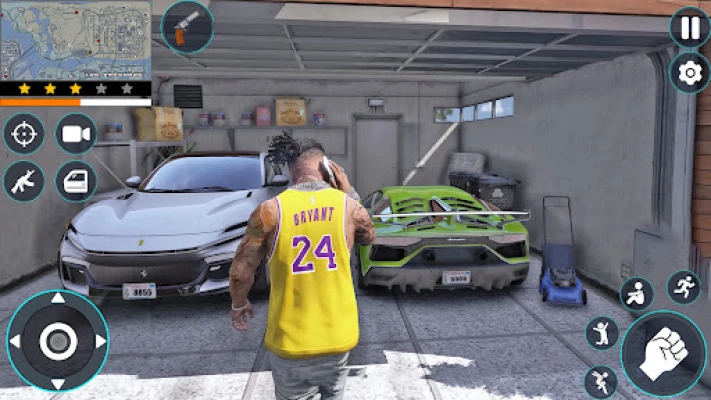
Task: Activate the sprint running icon
Action: [684, 287]
